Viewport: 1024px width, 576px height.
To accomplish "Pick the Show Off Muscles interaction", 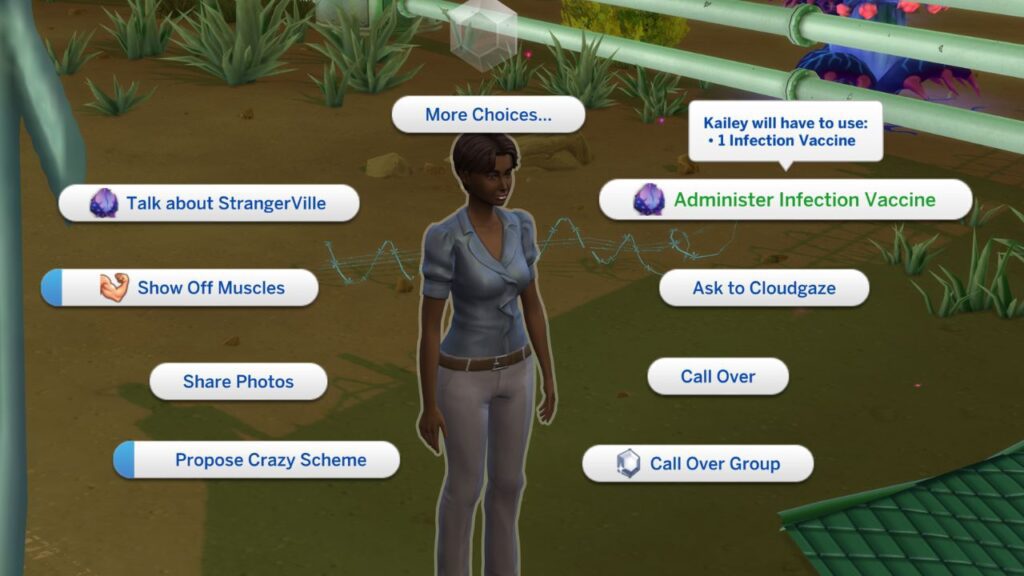I will pos(181,288).
